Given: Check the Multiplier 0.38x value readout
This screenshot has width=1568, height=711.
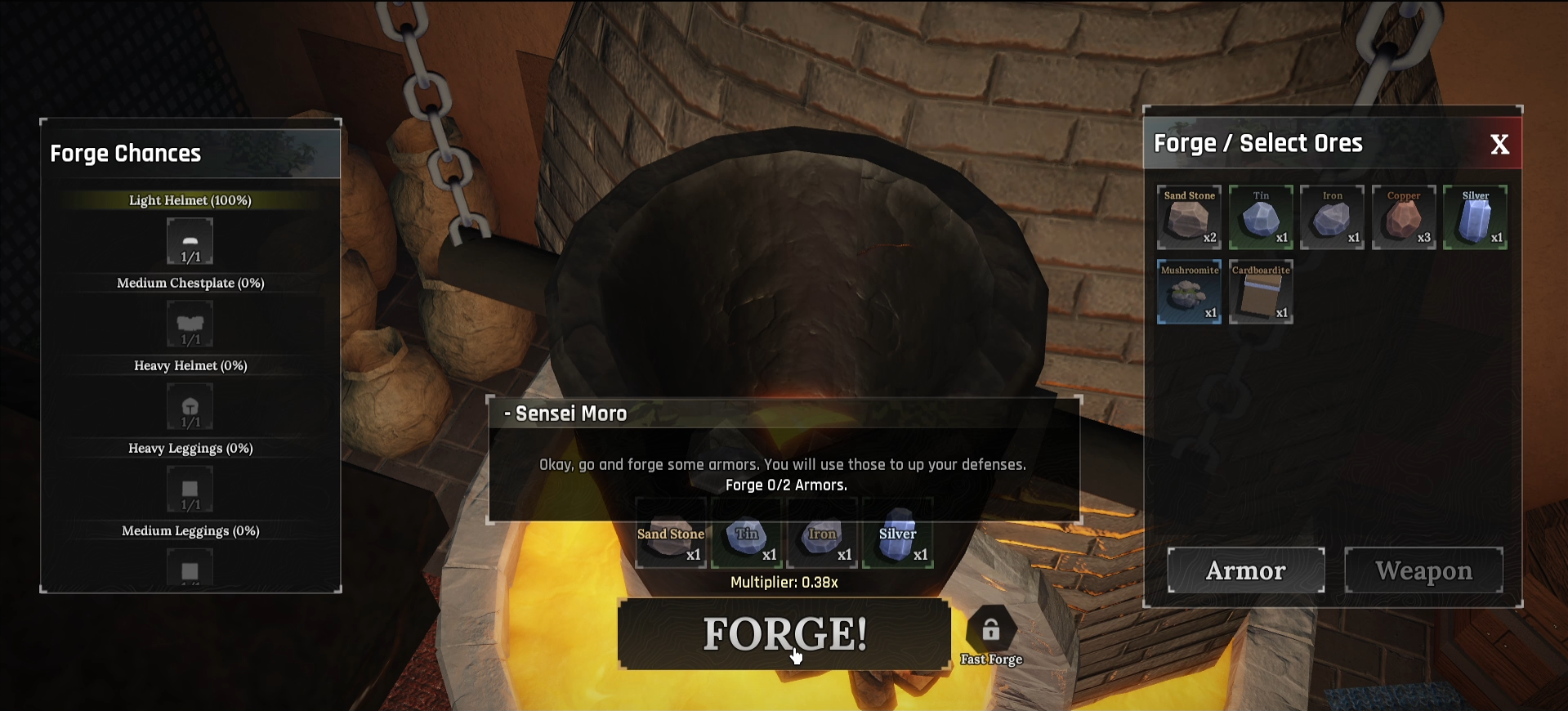Looking at the screenshot, I should click(784, 583).
